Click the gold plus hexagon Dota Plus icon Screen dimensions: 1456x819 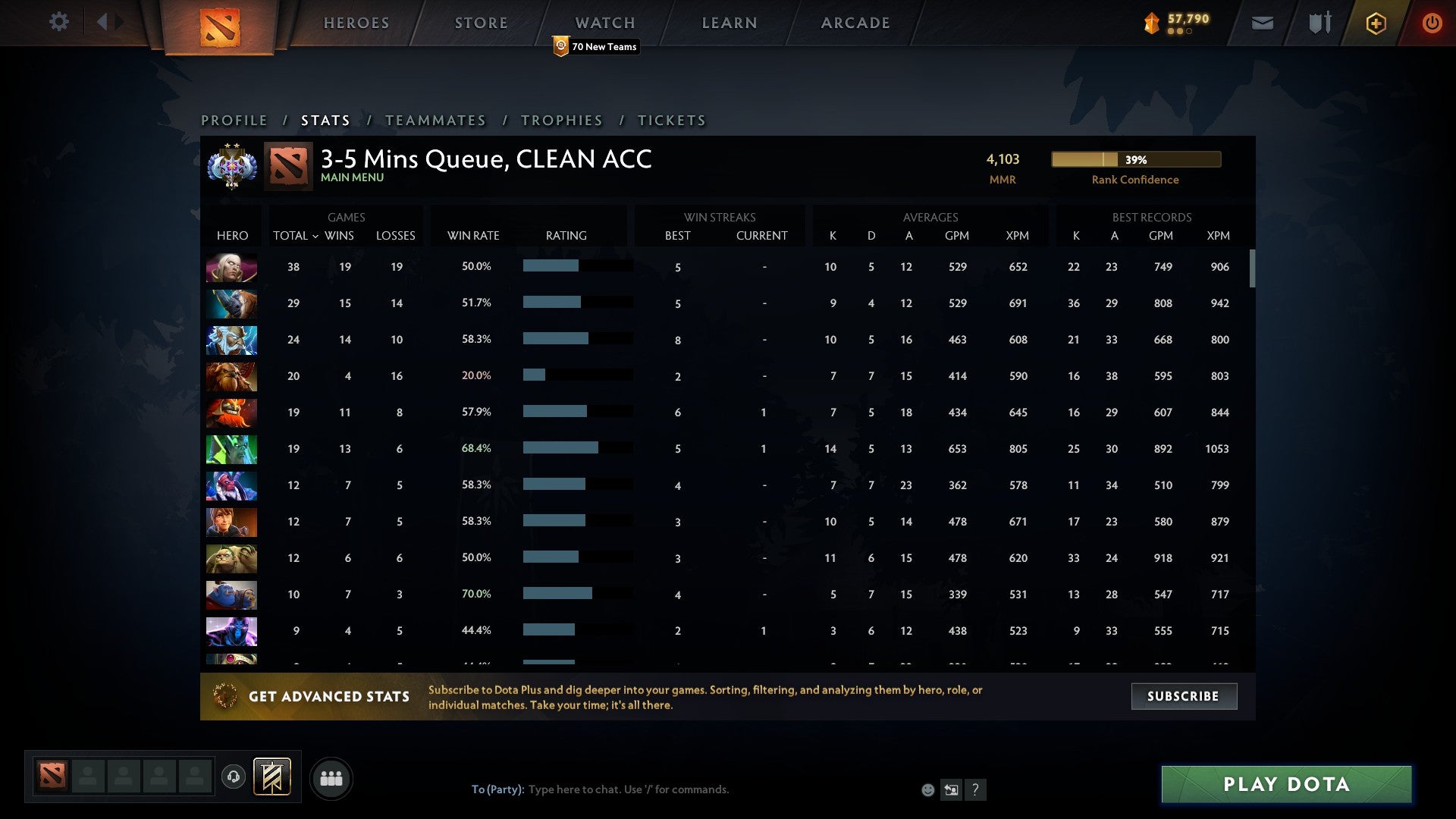point(1375,23)
